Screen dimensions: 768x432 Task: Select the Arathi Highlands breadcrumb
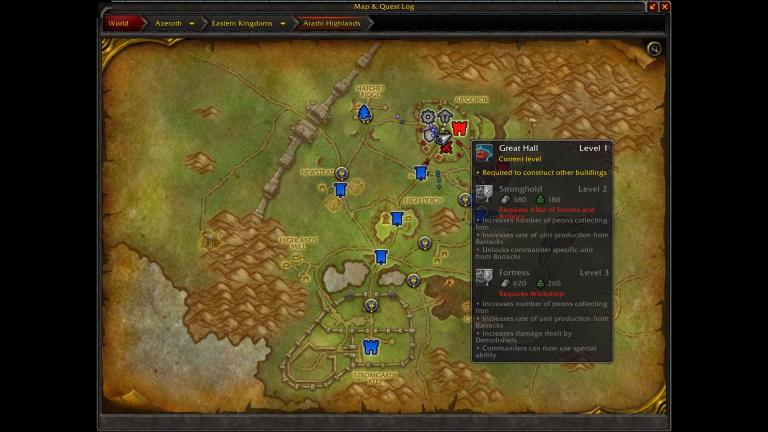tap(331, 23)
